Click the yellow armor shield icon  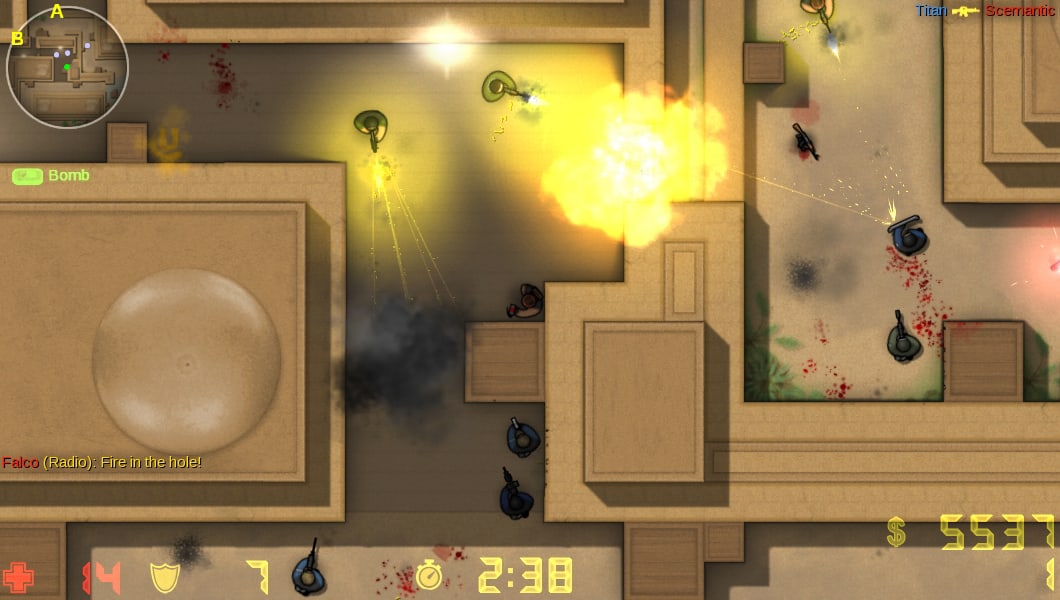[x=164, y=577]
